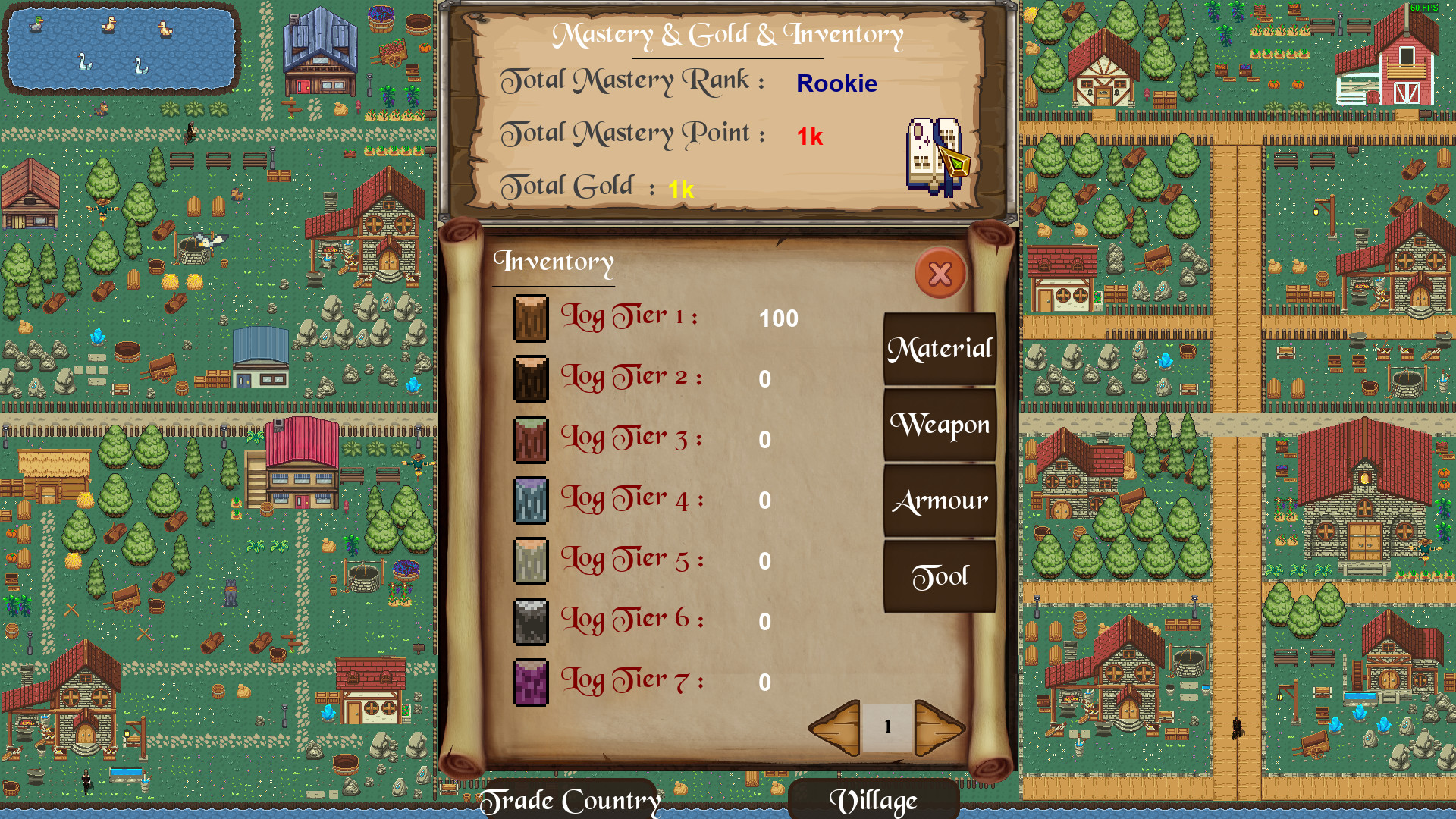Click the page number field showing 1
Viewport: 1456px width, 819px height.
pyautogui.click(x=886, y=726)
